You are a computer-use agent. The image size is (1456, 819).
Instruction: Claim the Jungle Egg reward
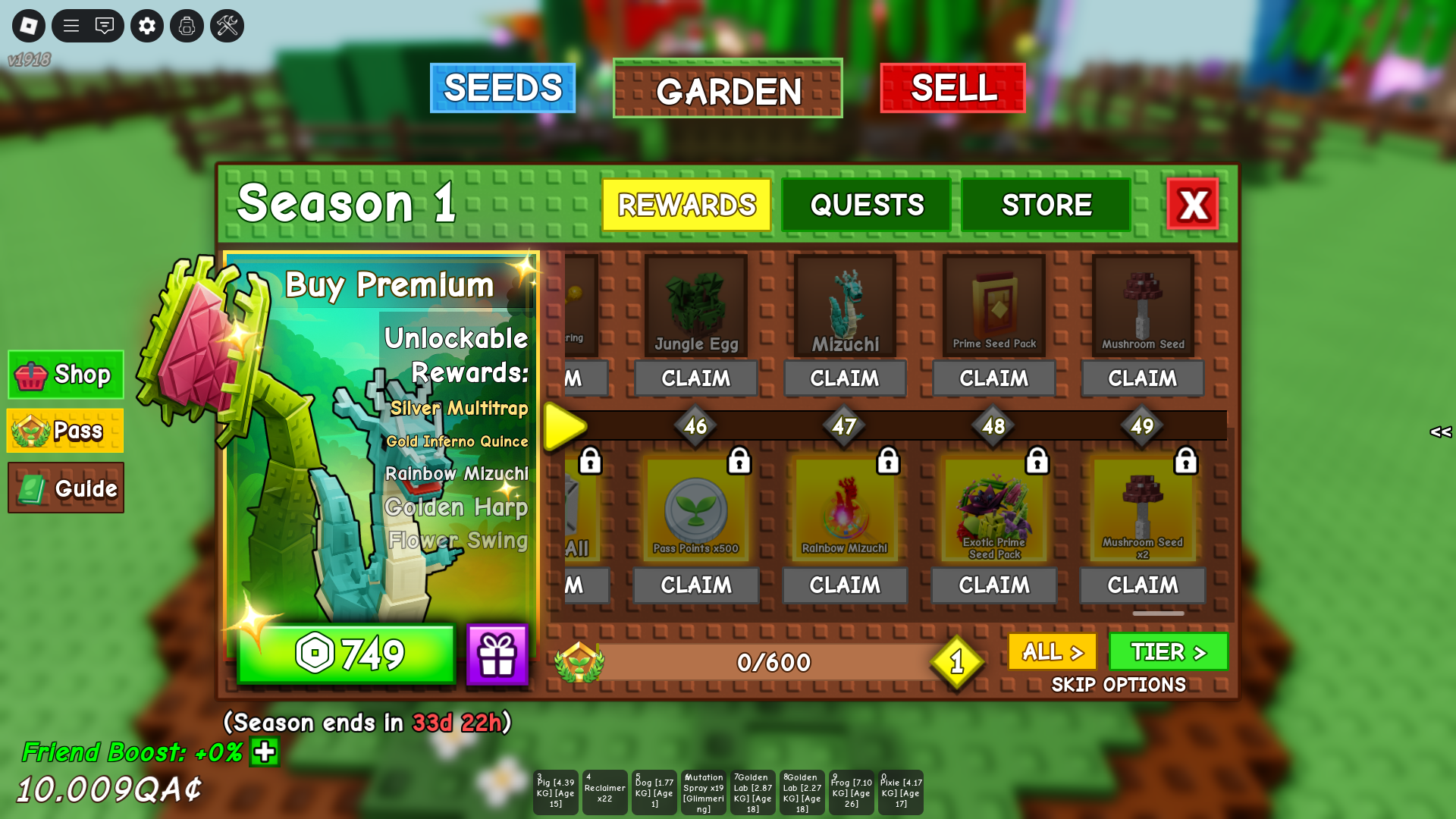[x=695, y=378]
